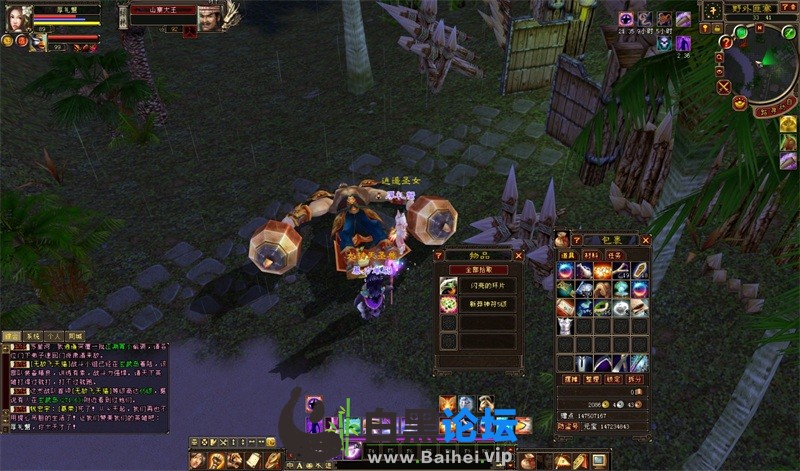Switch to the 系统 chat tab

32,336
